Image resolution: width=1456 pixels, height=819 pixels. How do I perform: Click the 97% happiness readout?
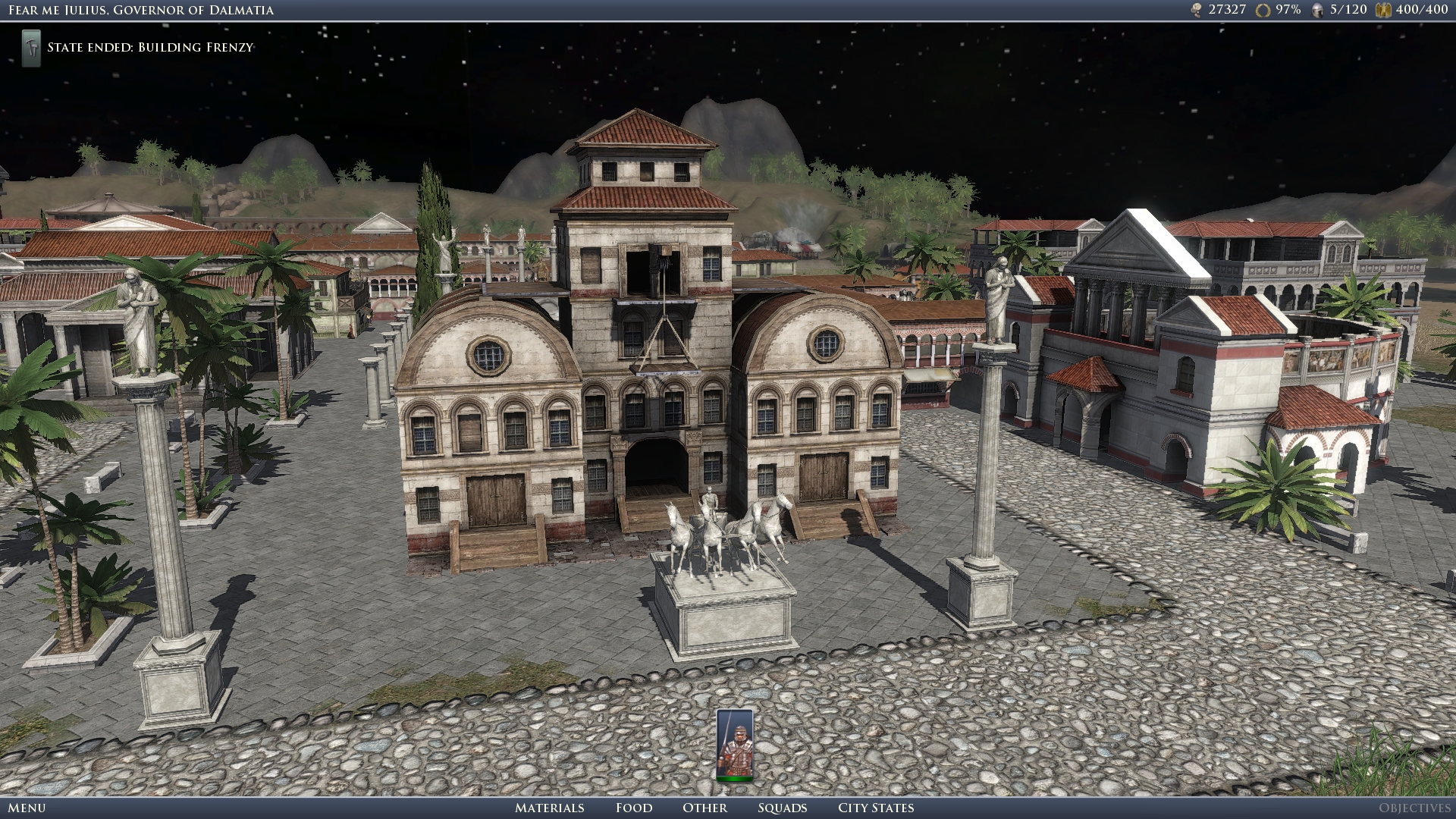pyautogui.click(x=1288, y=10)
